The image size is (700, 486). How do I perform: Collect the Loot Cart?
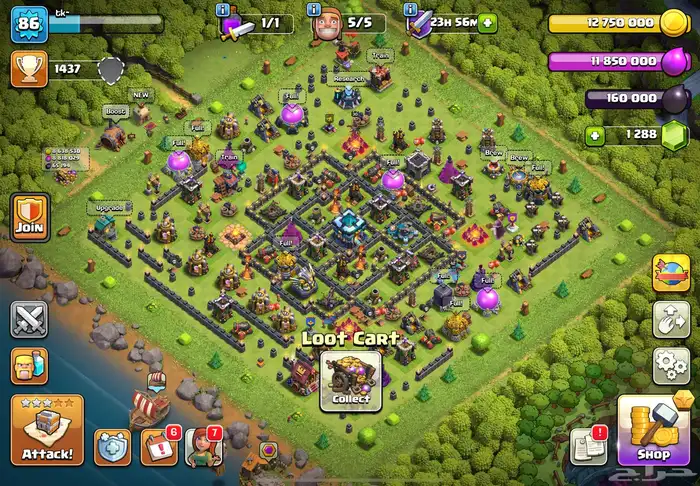pos(350,382)
